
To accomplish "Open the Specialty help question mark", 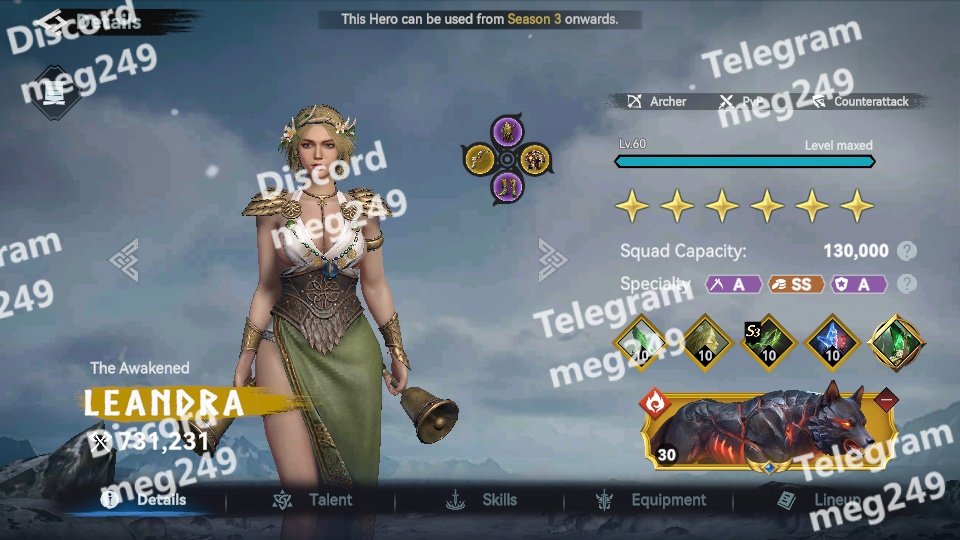I will (x=907, y=284).
